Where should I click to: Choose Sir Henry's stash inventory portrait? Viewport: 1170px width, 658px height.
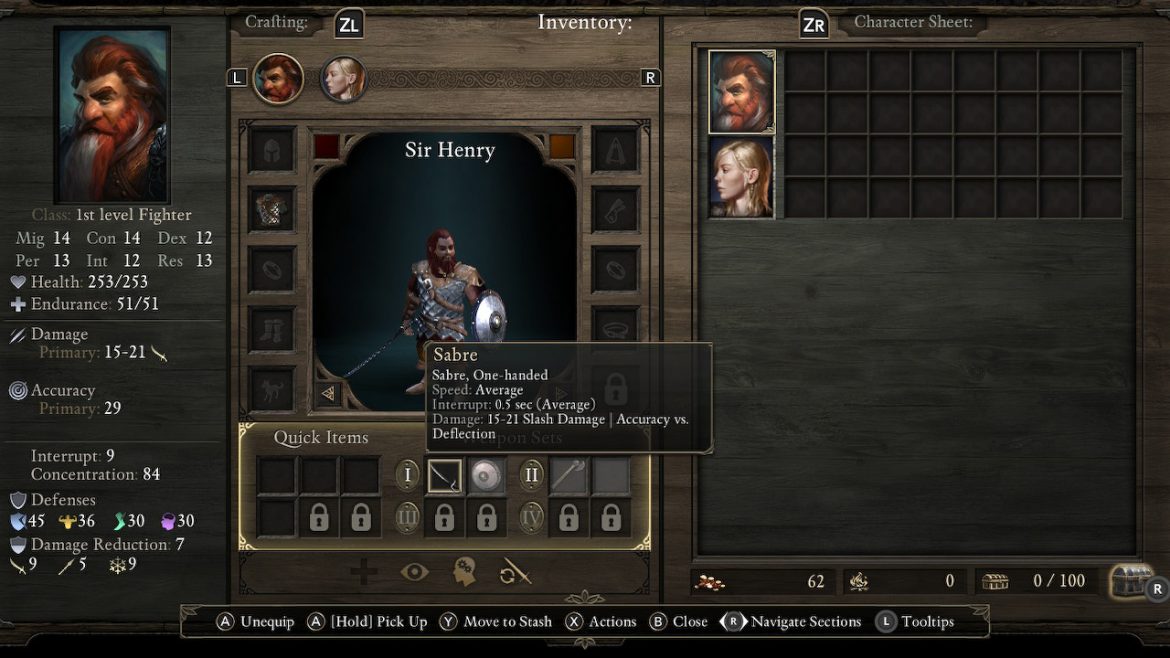742,92
